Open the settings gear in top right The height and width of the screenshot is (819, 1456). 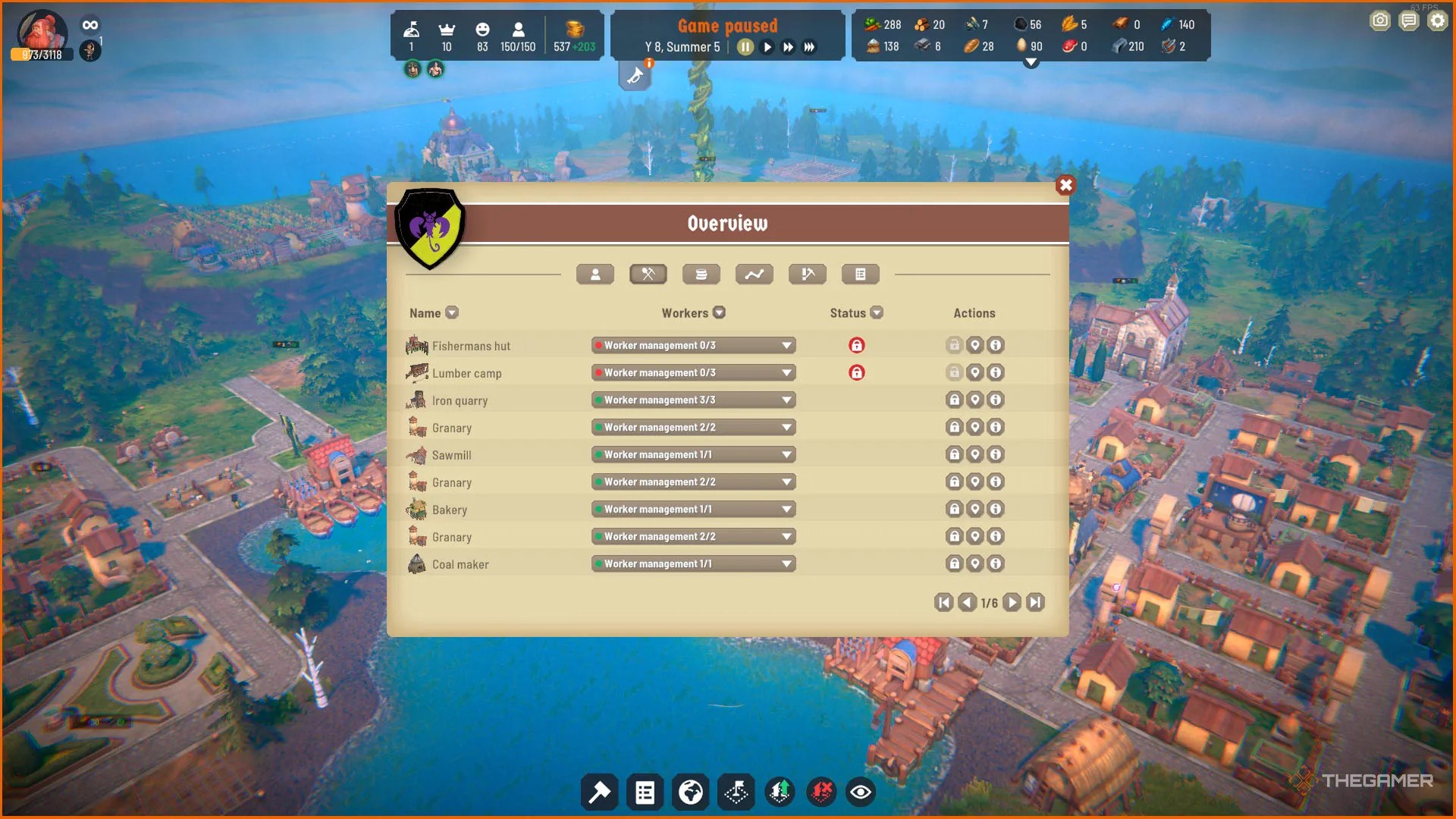(1437, 20)
